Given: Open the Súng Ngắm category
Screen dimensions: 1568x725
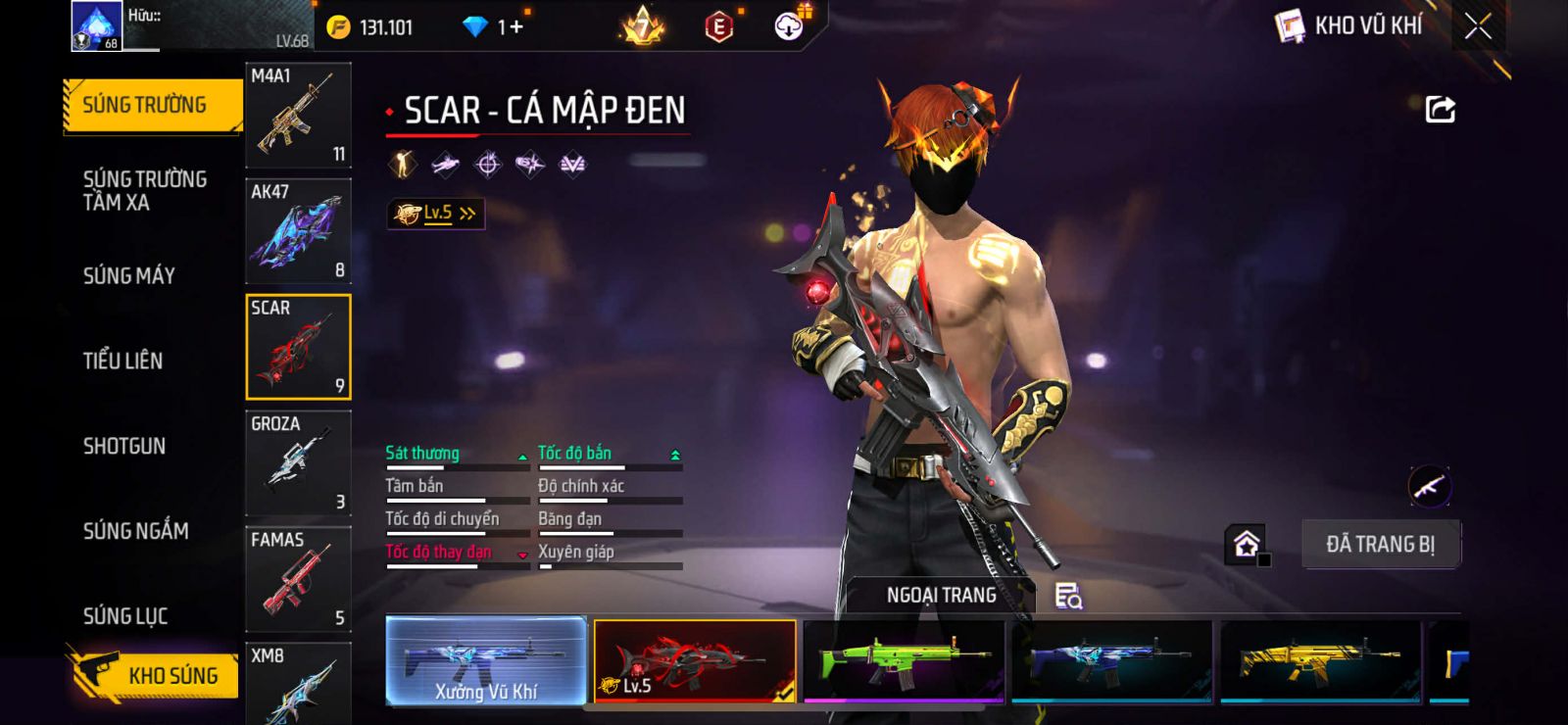Looking at the screenshot, I should (x=135, y=531).
